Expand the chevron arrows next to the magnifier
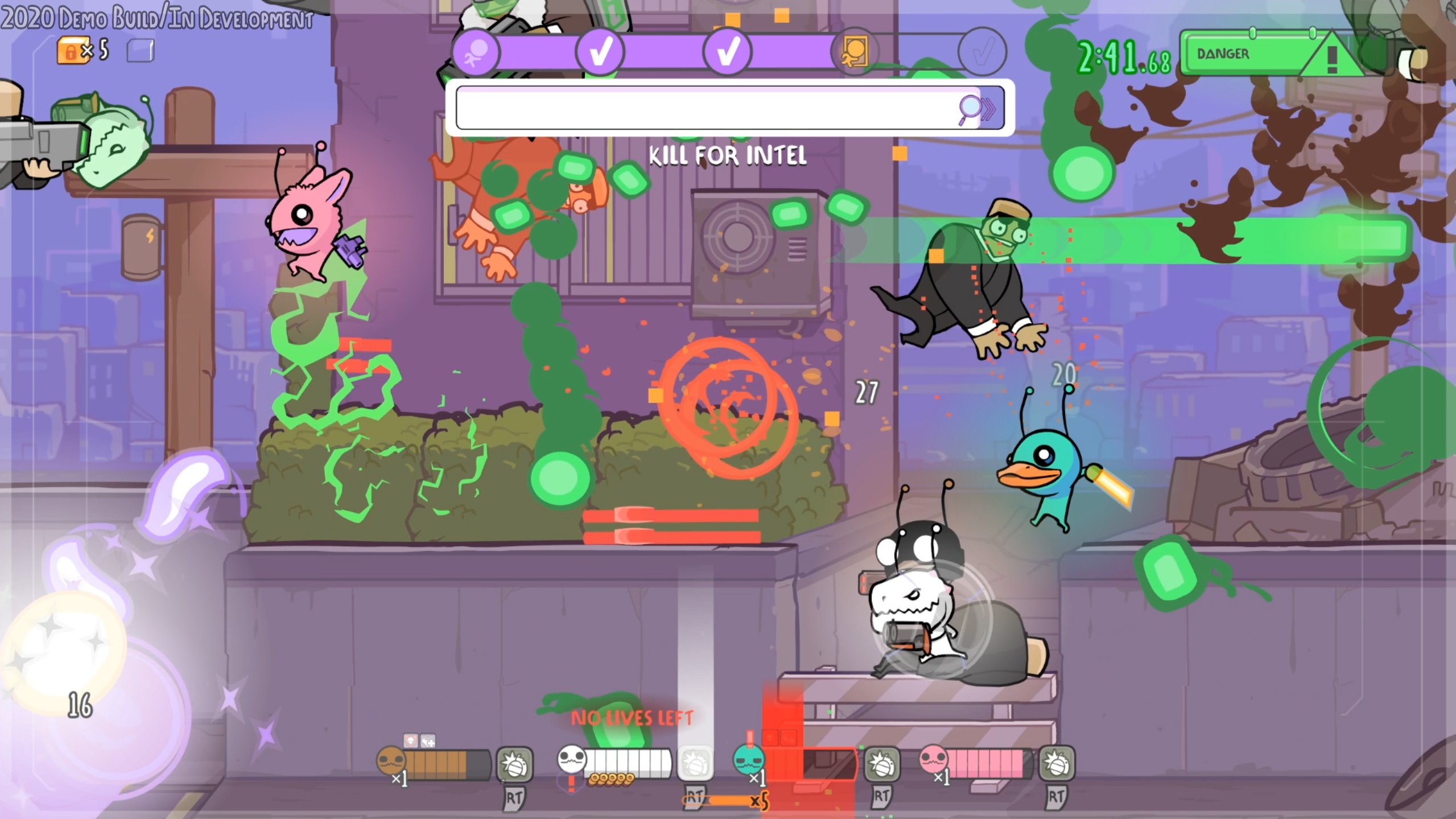The image size is (1456, 819). point(988,107)
